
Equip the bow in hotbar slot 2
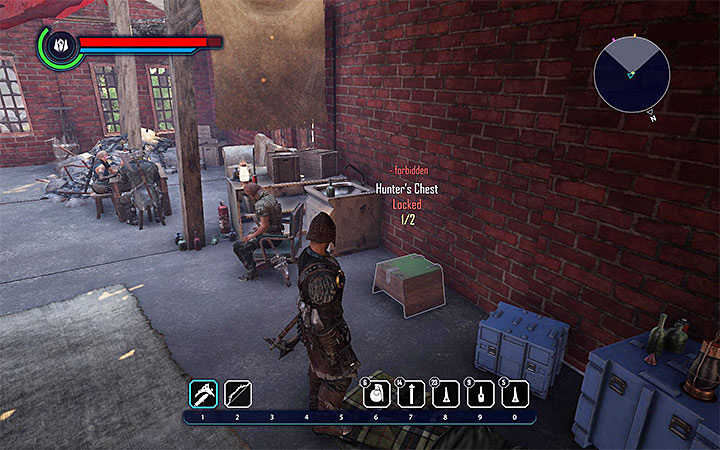238,394
